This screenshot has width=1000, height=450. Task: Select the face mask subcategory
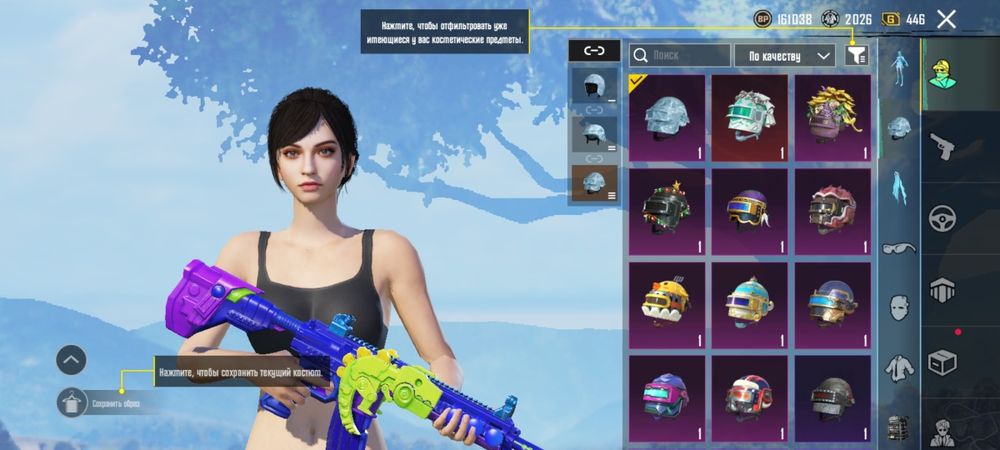point(899,306)
